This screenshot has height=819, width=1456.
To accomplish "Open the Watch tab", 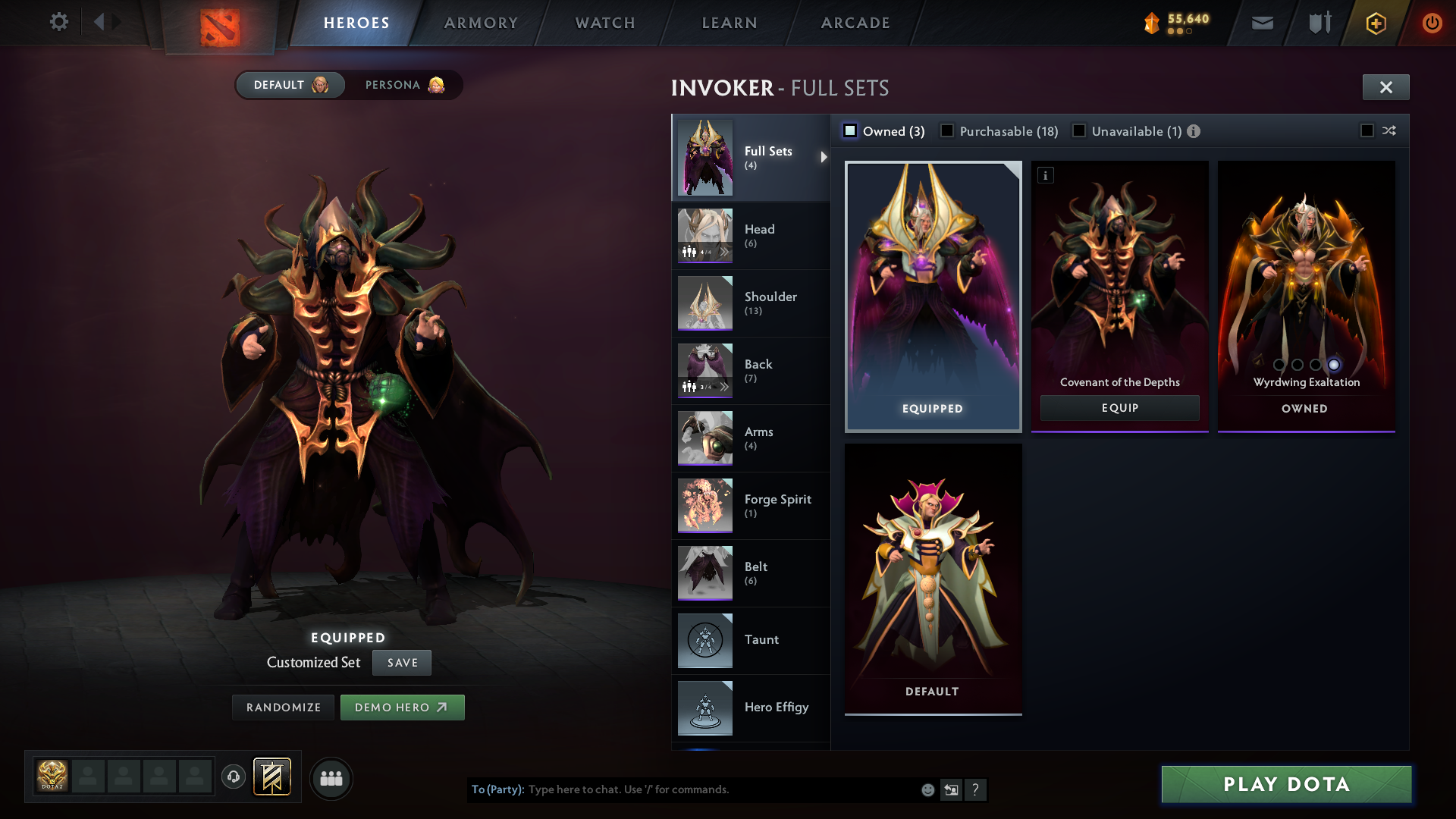I will (605, 23).
